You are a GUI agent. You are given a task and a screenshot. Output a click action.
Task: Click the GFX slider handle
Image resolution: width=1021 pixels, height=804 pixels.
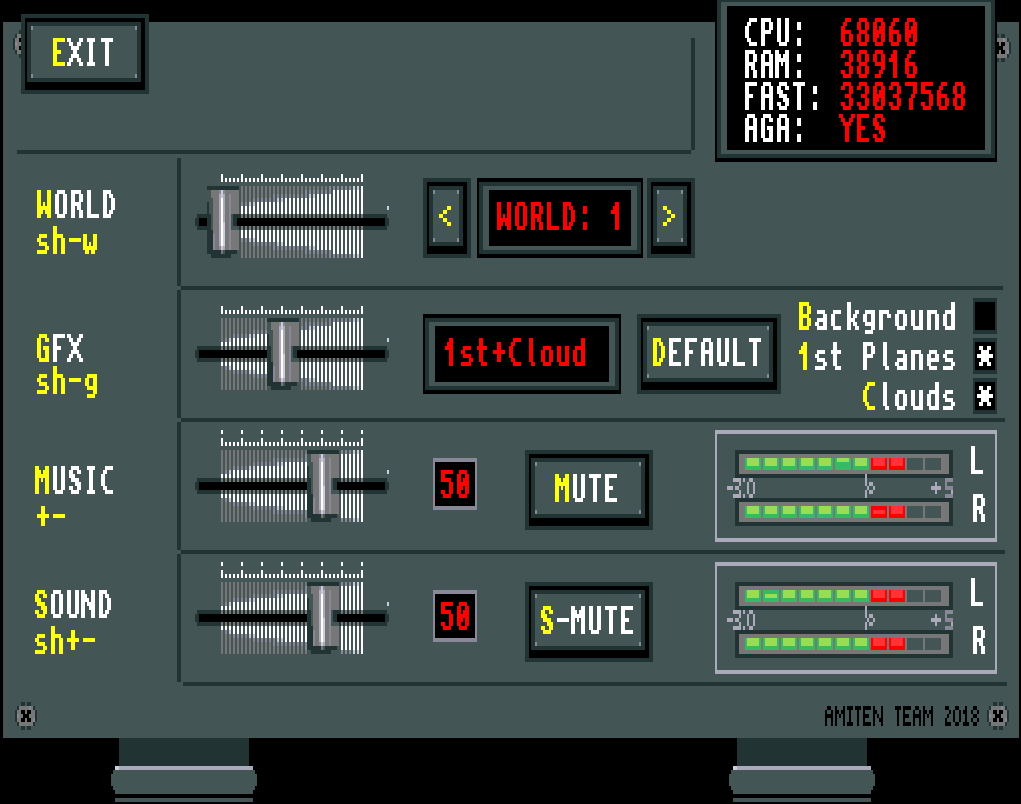pyautogui.click(x=284, y=353)
